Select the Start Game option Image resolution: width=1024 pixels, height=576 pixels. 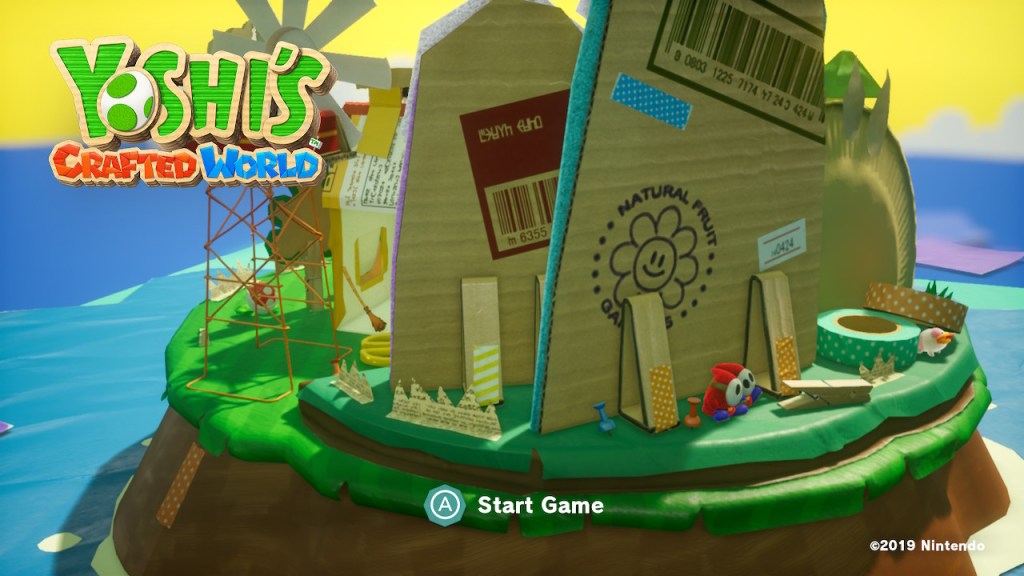tap(539, 505)
